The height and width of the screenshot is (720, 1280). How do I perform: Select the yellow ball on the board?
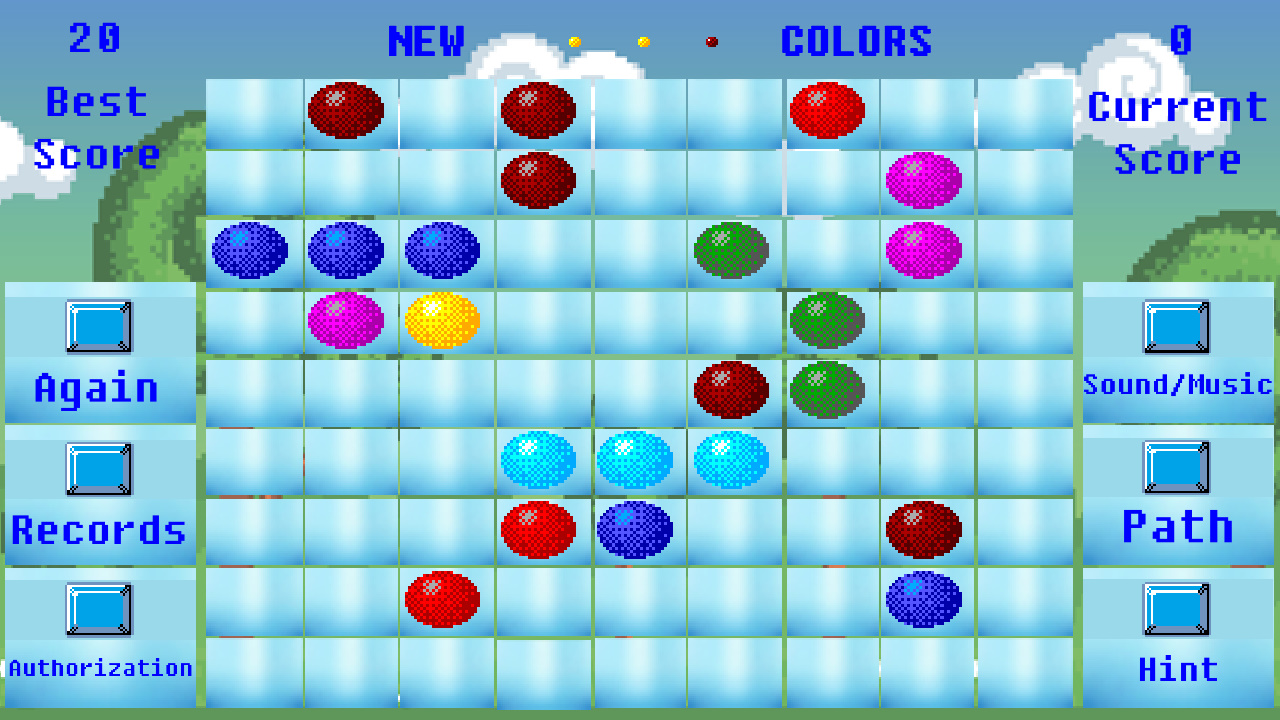[443, 320]
